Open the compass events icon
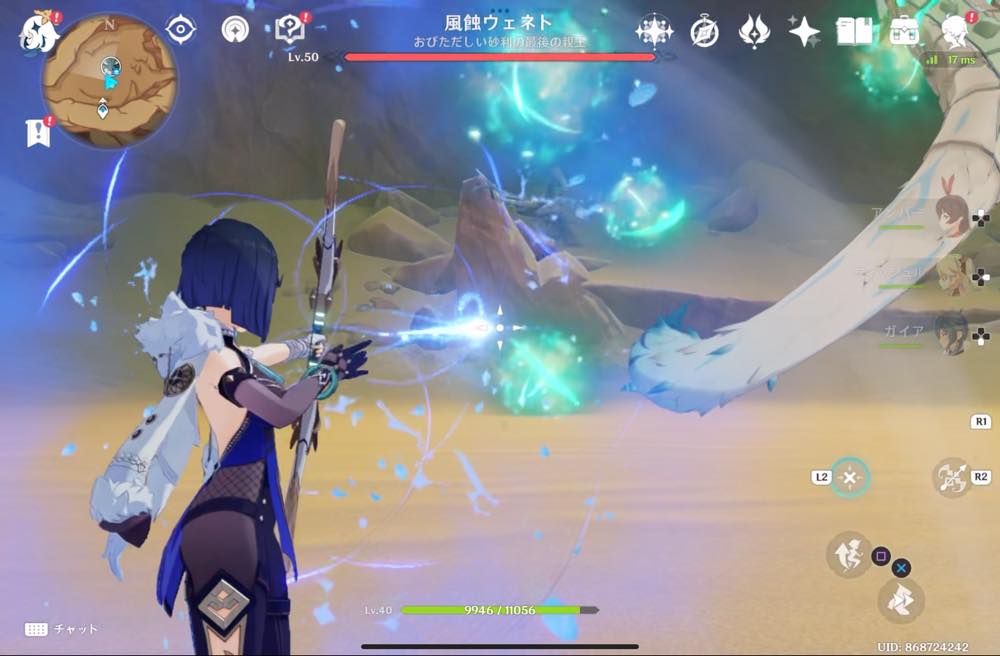Image resolution: width=1000 pixels, height=656 pixels. coord(704,32)
